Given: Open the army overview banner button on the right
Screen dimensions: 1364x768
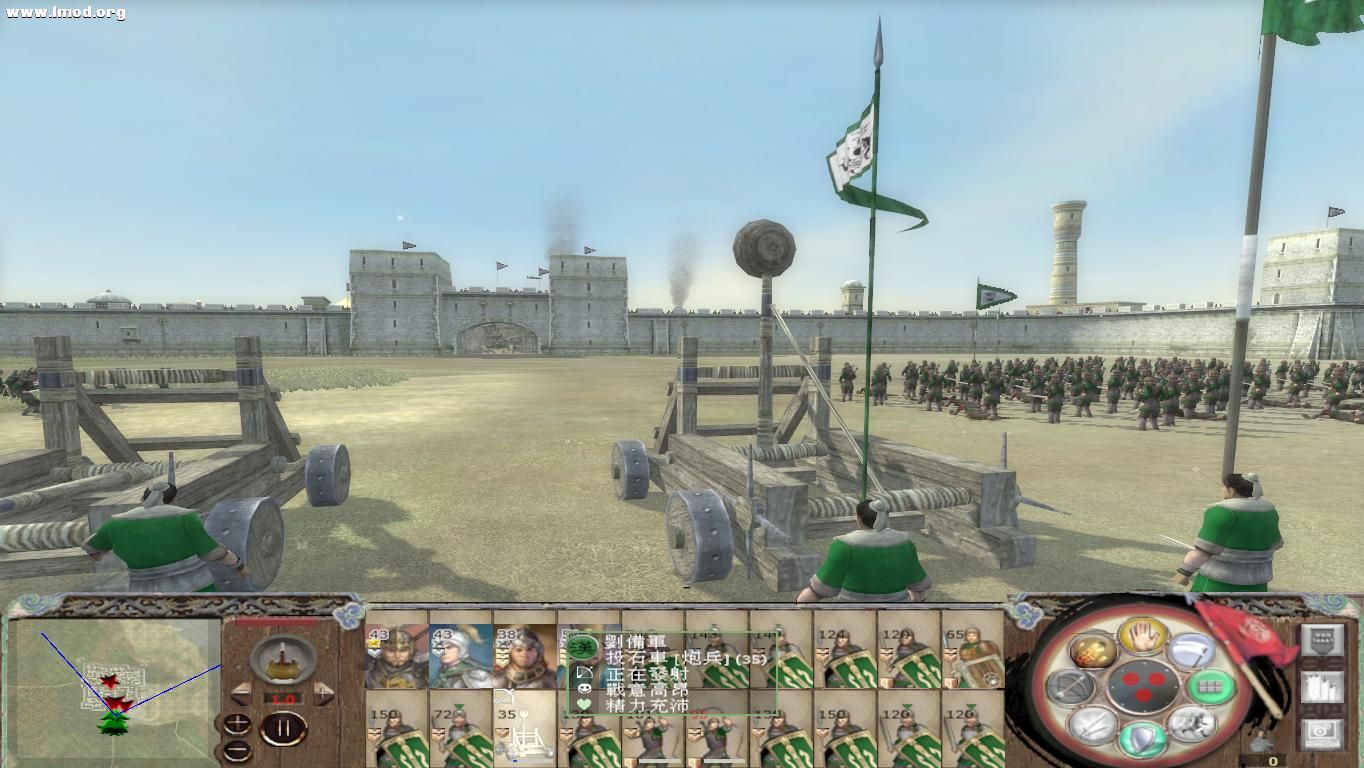Looking at the screenshot, I should tap(1323, 640).
